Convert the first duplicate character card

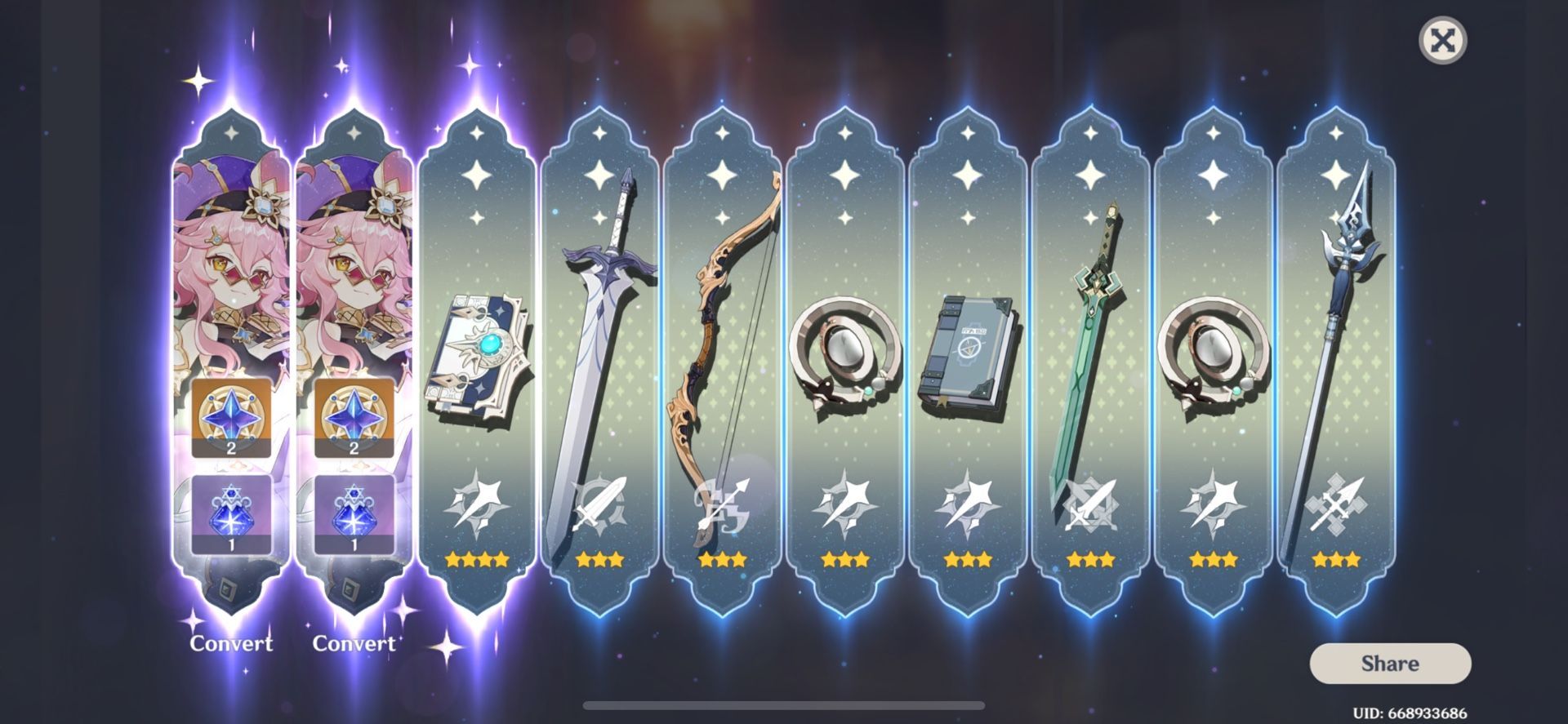231,644
